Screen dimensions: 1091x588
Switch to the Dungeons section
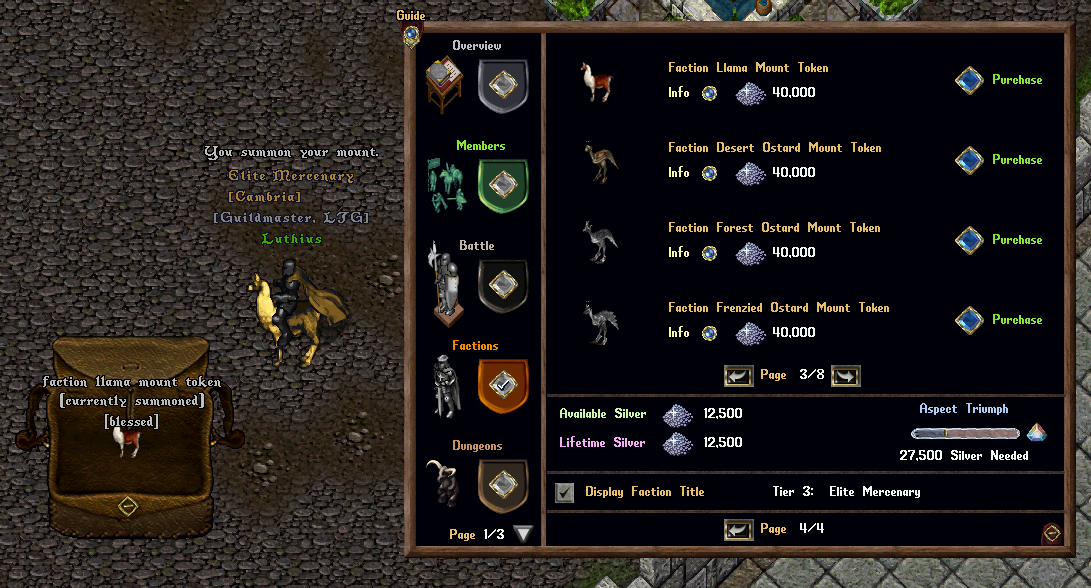coord(503,484)
